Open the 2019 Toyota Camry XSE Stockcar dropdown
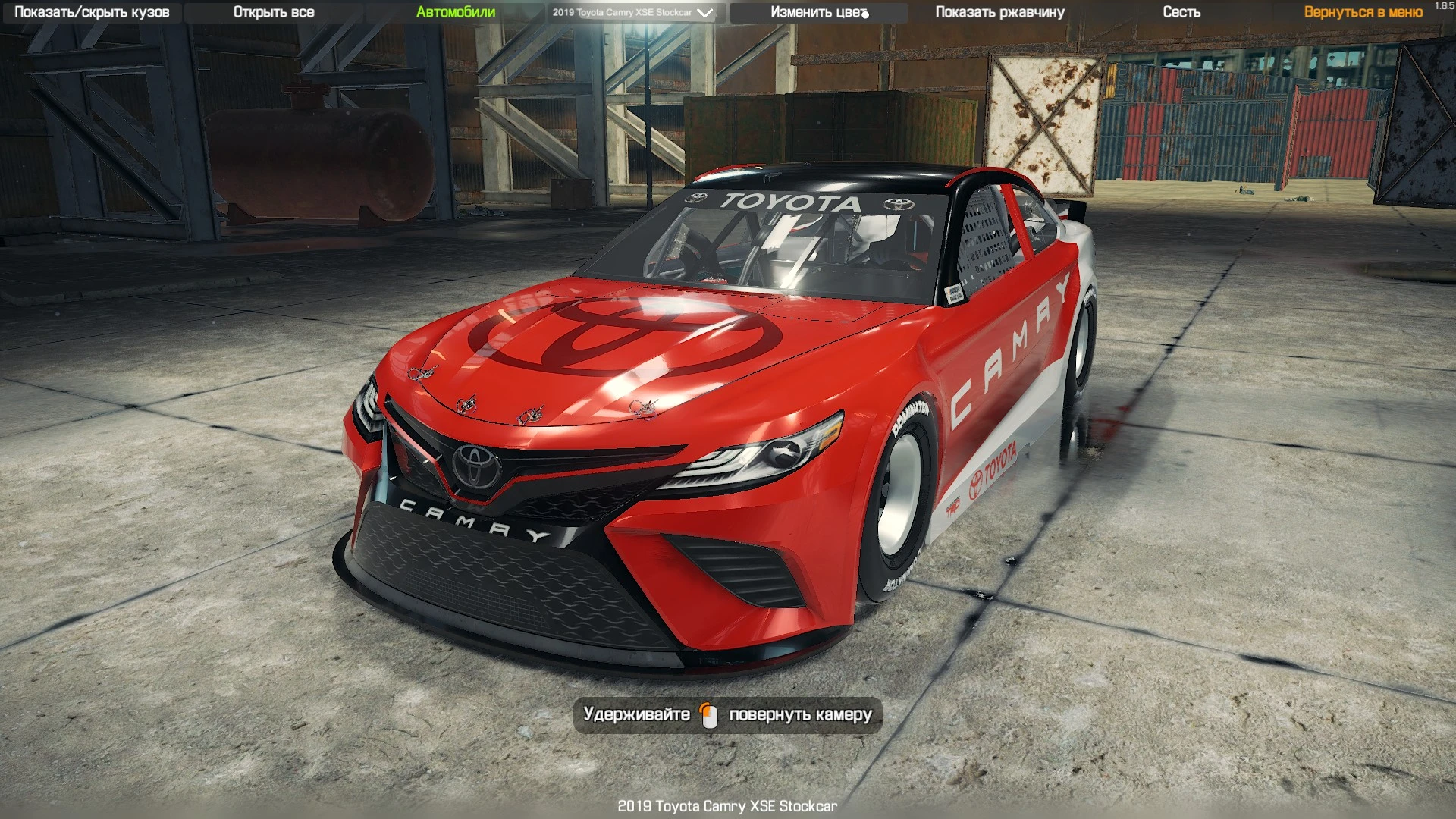Viewport: 1456px width, 819px height. 629,12
